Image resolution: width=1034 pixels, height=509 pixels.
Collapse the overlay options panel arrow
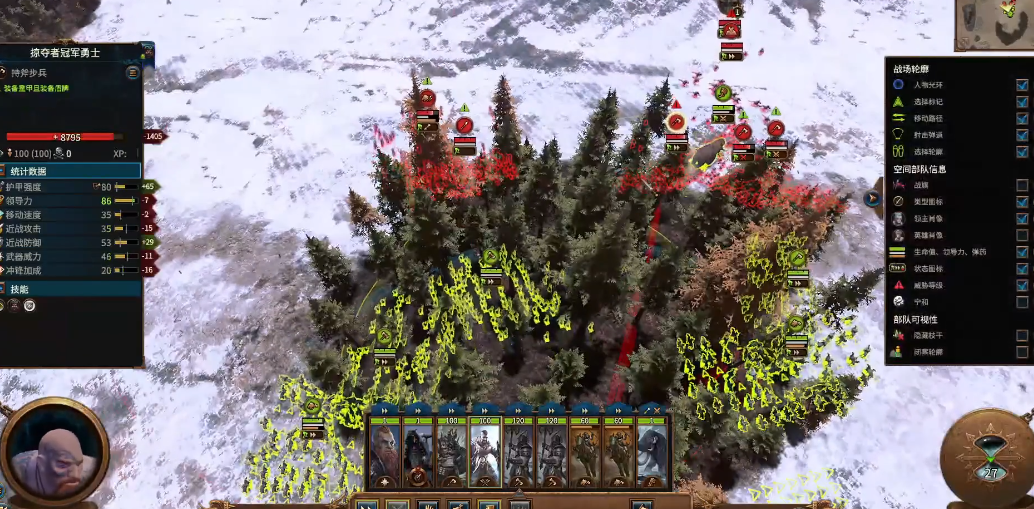[872, 198]
